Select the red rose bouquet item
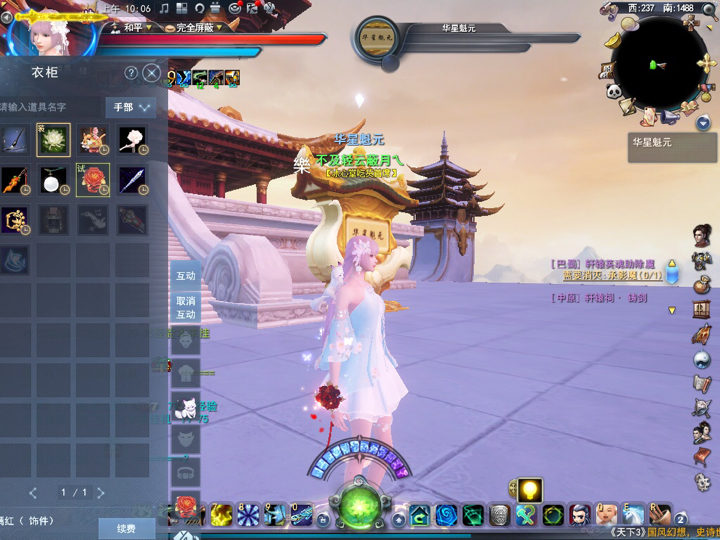The height and width of the screenshot is (540, 720). [93, 180]
